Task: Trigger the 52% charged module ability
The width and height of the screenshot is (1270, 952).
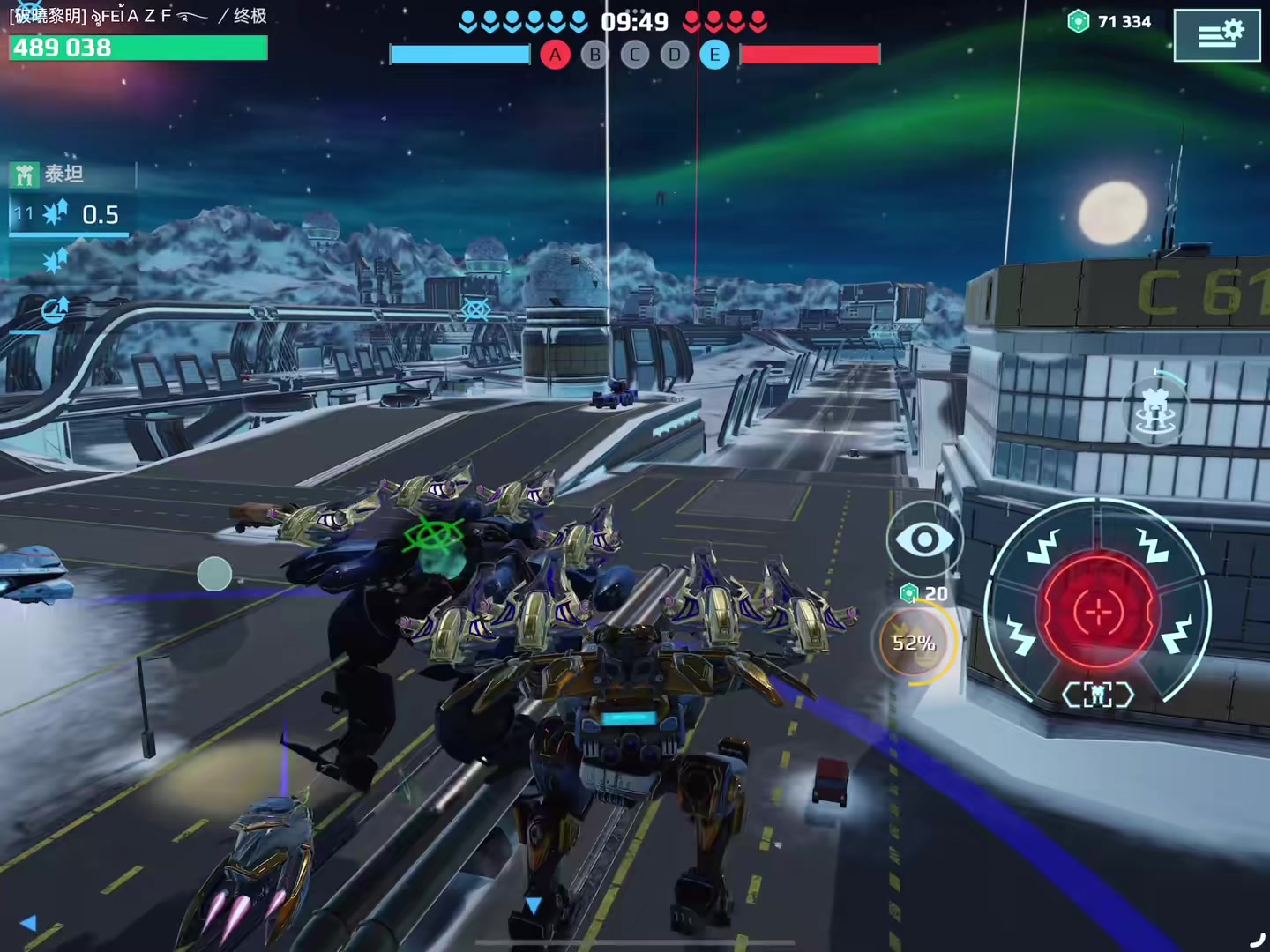Action: click(914, 643)
